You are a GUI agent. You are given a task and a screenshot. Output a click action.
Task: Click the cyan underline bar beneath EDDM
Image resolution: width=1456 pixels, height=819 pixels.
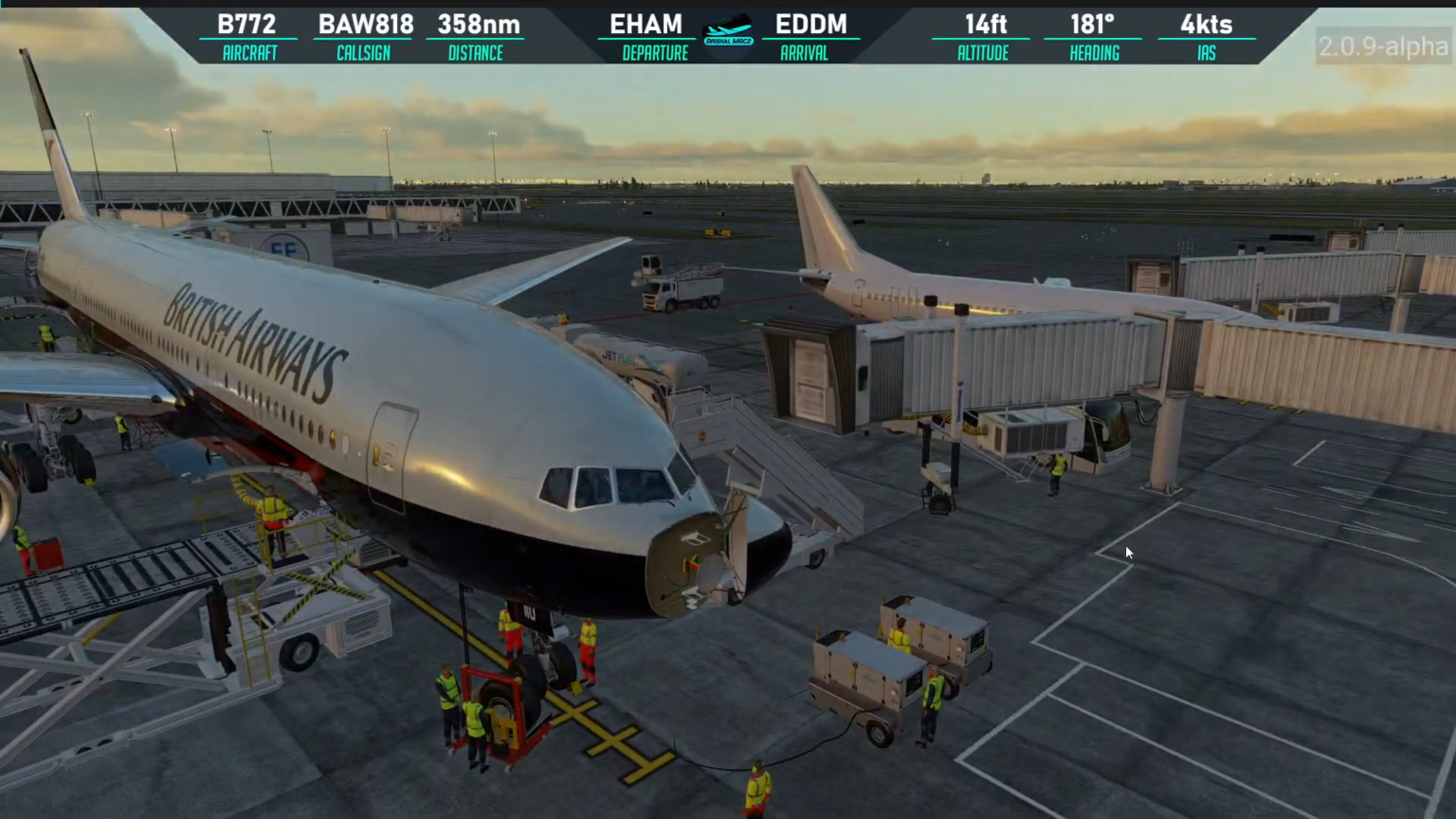pos(811,41)
